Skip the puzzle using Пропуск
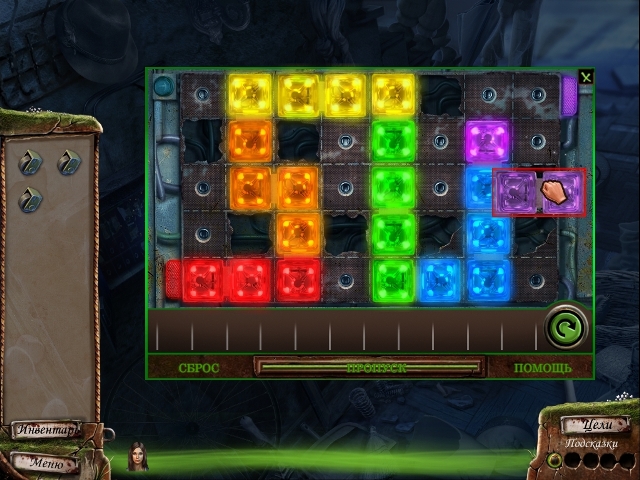Screen dimensions: 640x480 (369, 367)
